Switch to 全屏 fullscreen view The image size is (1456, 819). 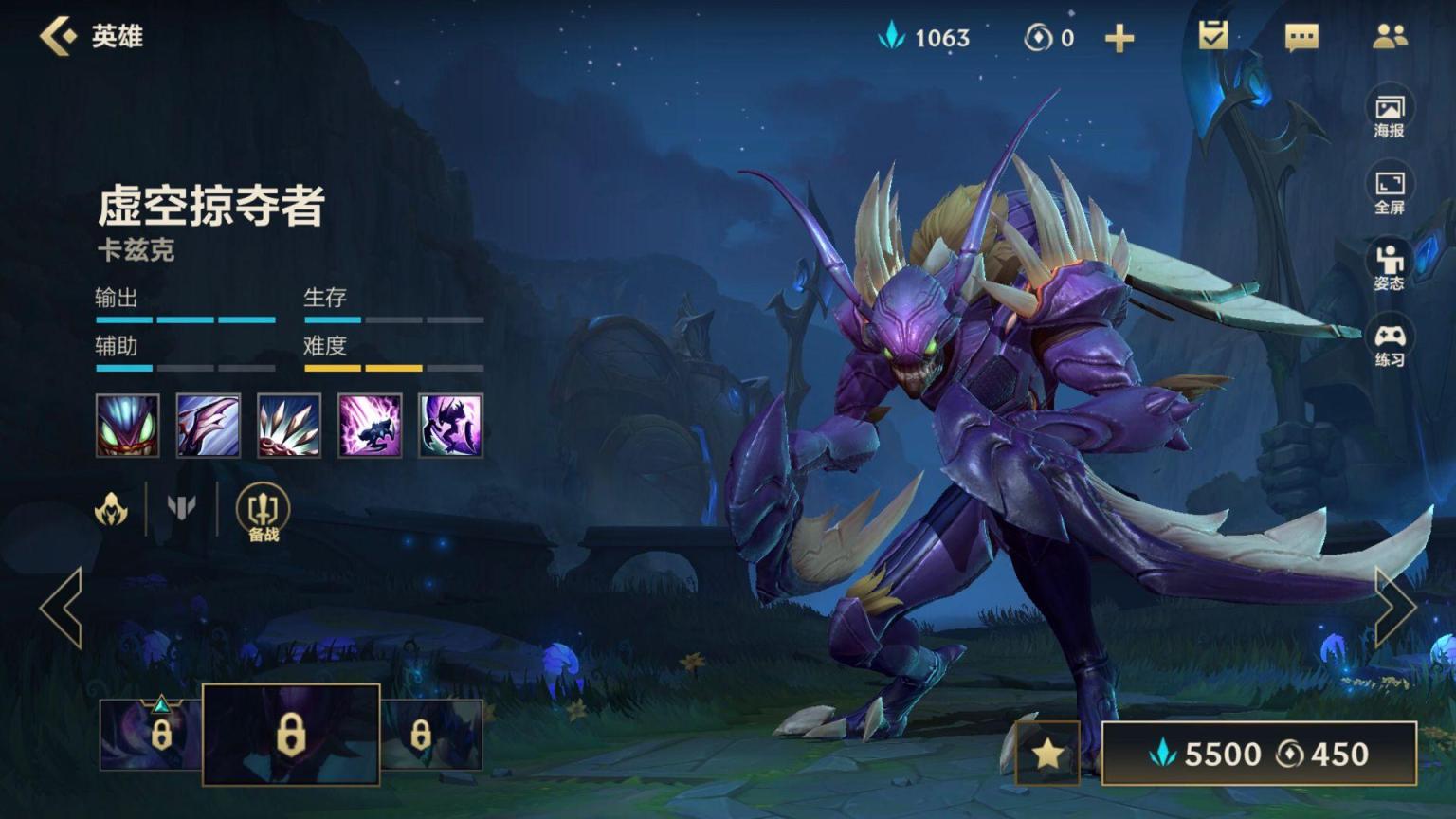pyautogui.click(x=1390, y=191)
